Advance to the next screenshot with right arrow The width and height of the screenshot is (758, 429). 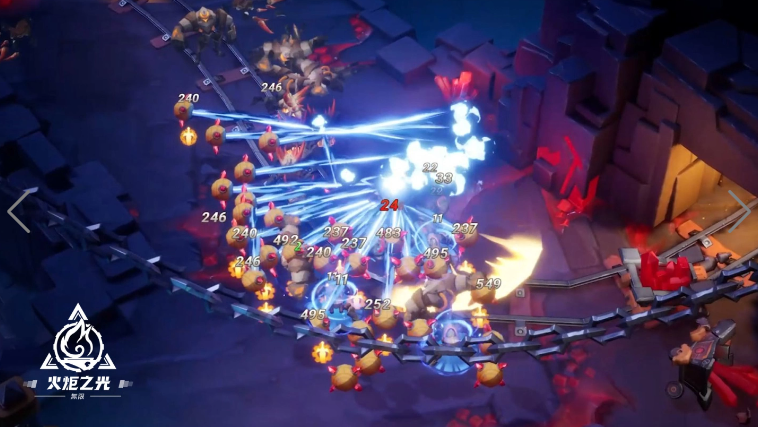pyautogui.click(x=739, y=211)
